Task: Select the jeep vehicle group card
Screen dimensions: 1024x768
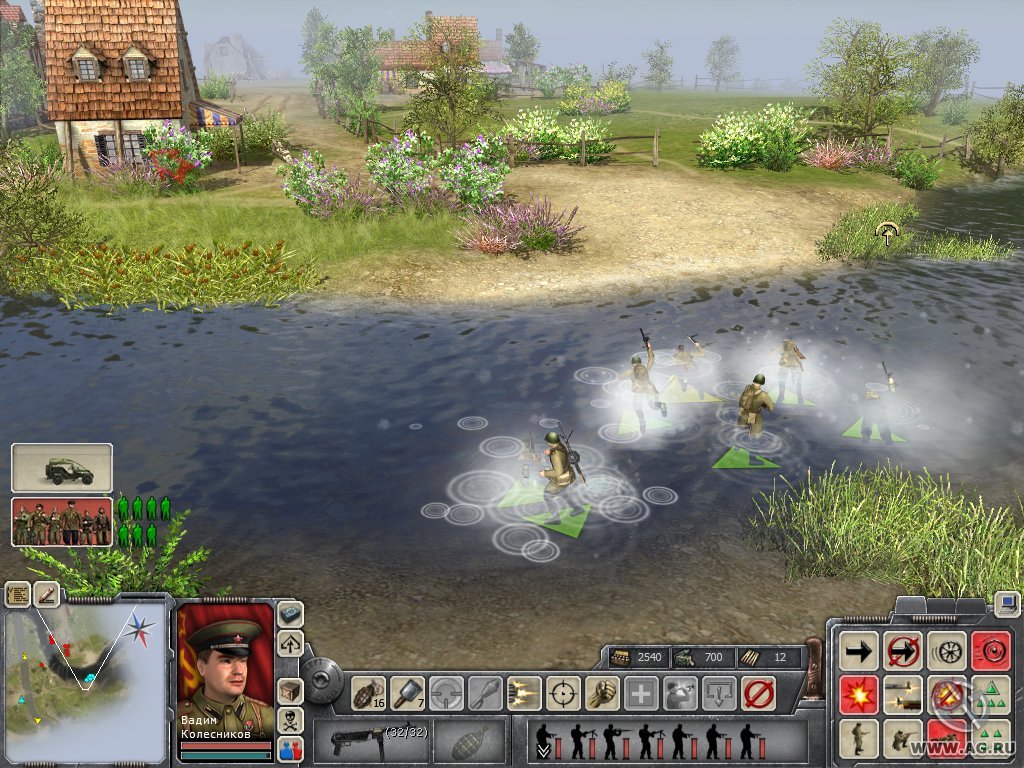Action: click(62, 468)
